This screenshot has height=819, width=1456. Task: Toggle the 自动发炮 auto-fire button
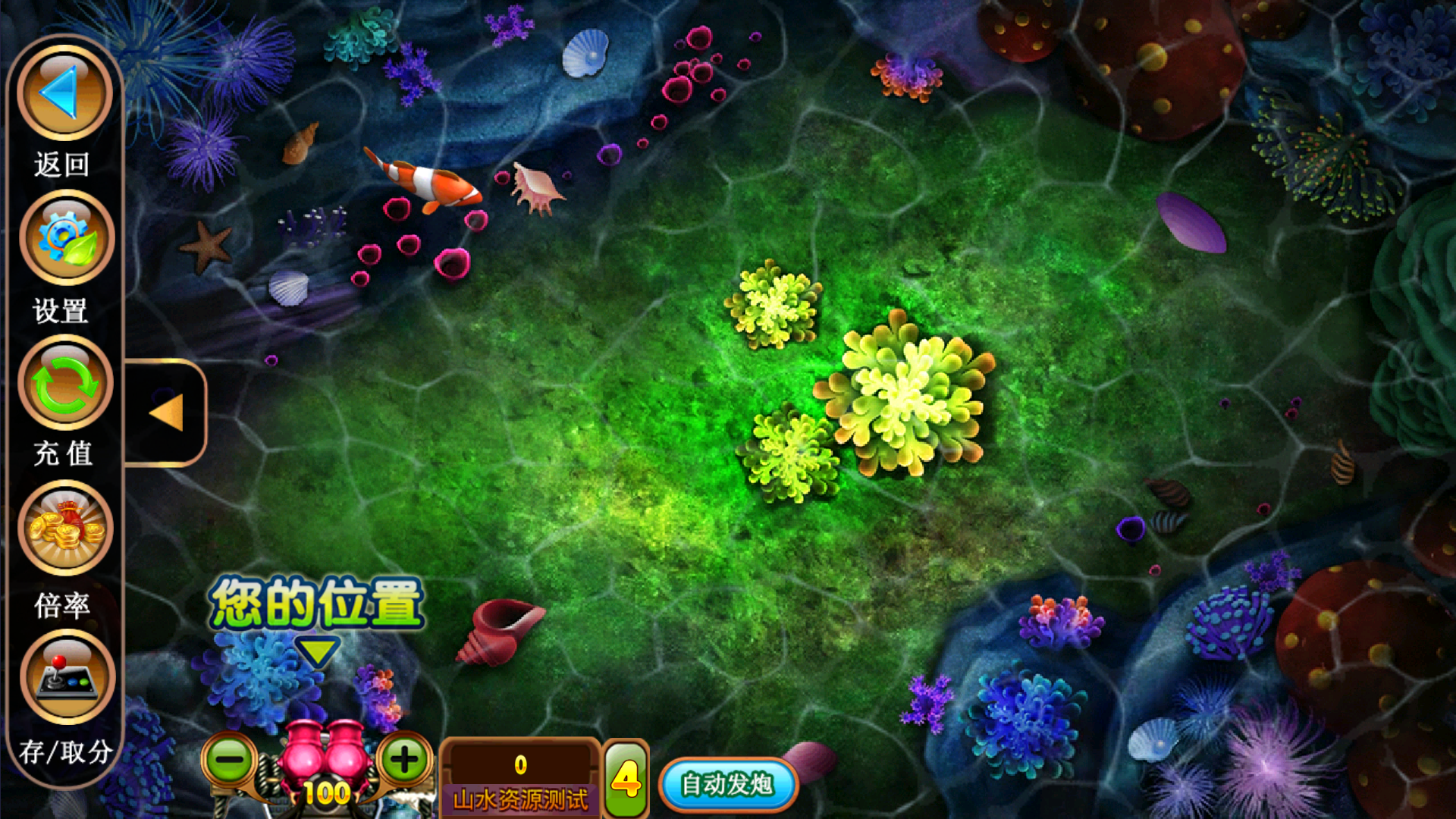[x=727, y=784]
